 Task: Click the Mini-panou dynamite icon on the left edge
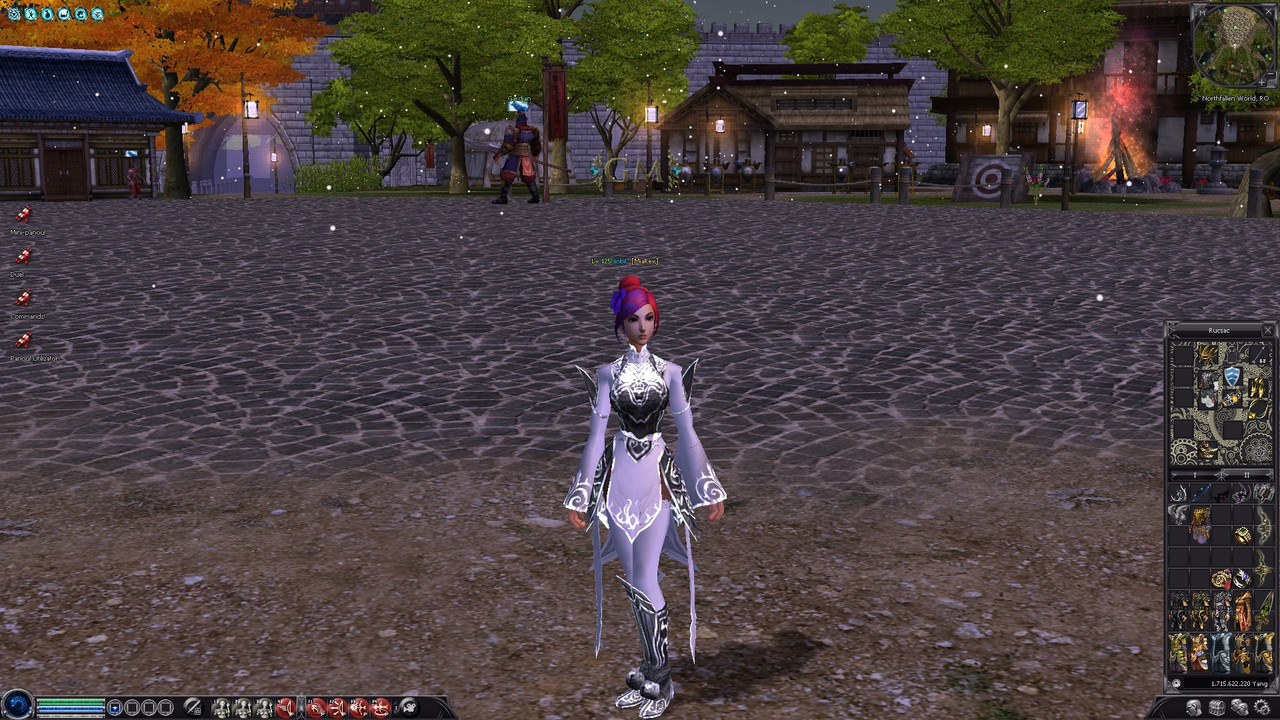pyautogui.click(x=24, y=215)
